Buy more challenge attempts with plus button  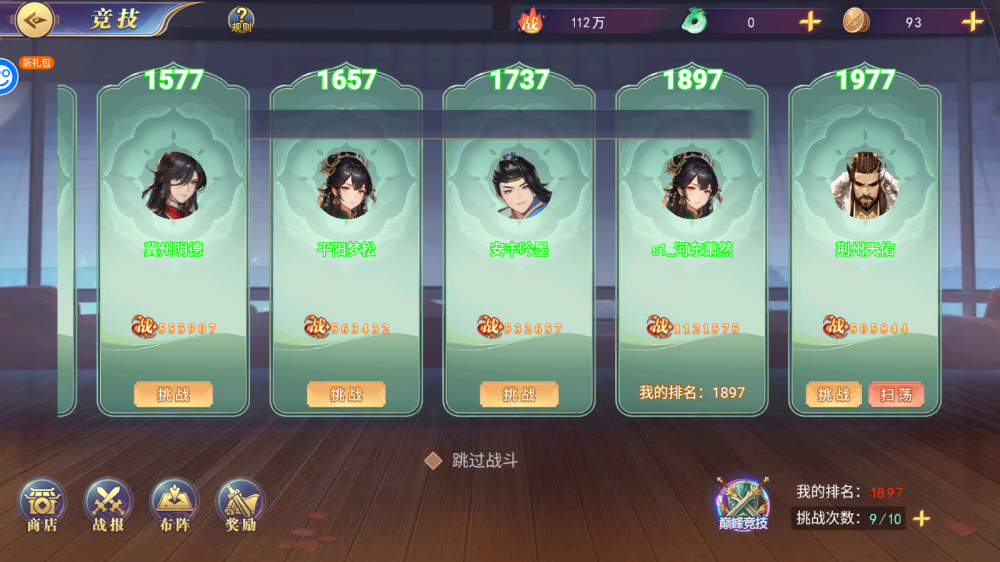pyautogui.click(x=922, y=518)
